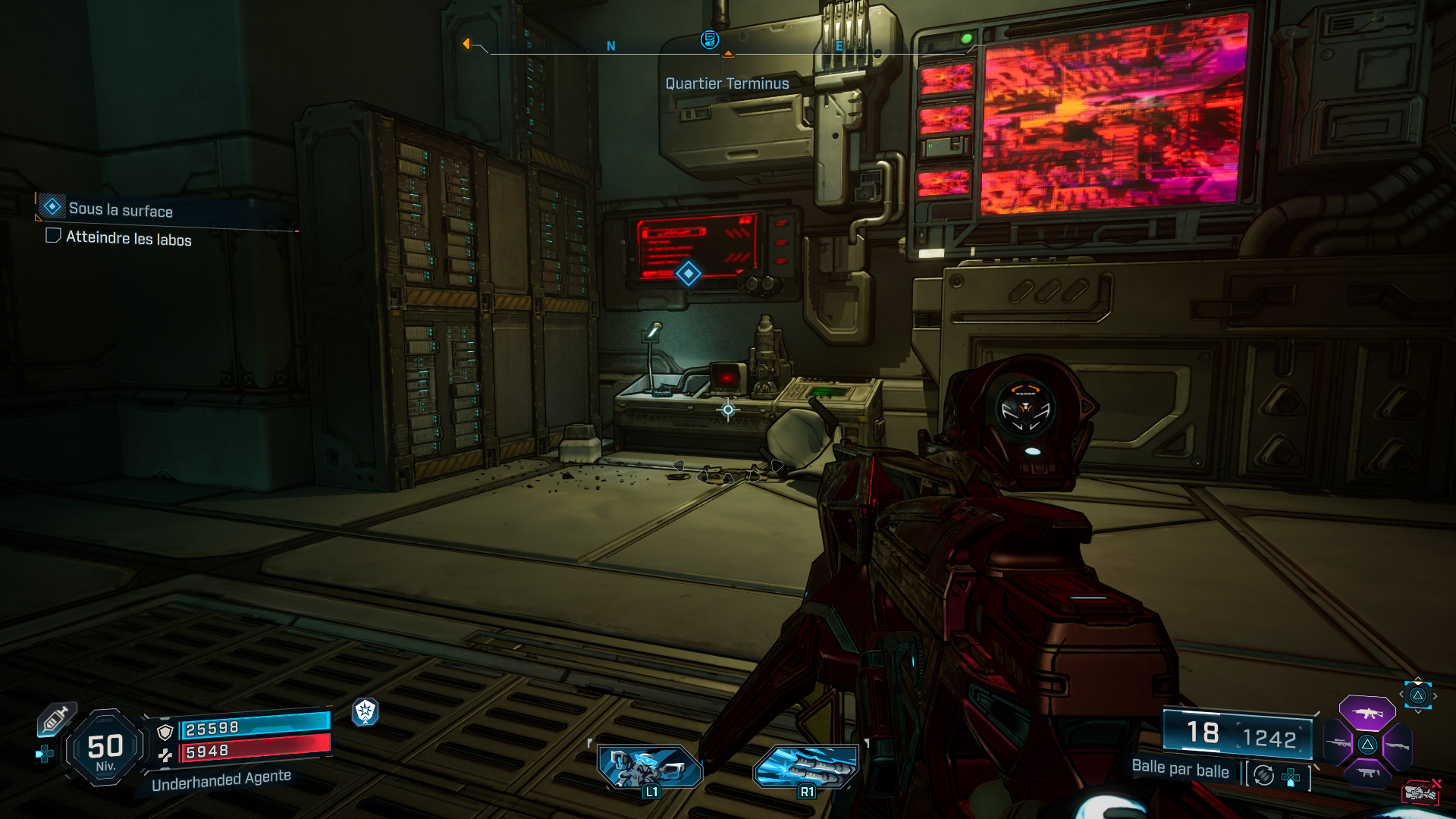Toggle the crossed-out equipment icon

point(1421,791)
